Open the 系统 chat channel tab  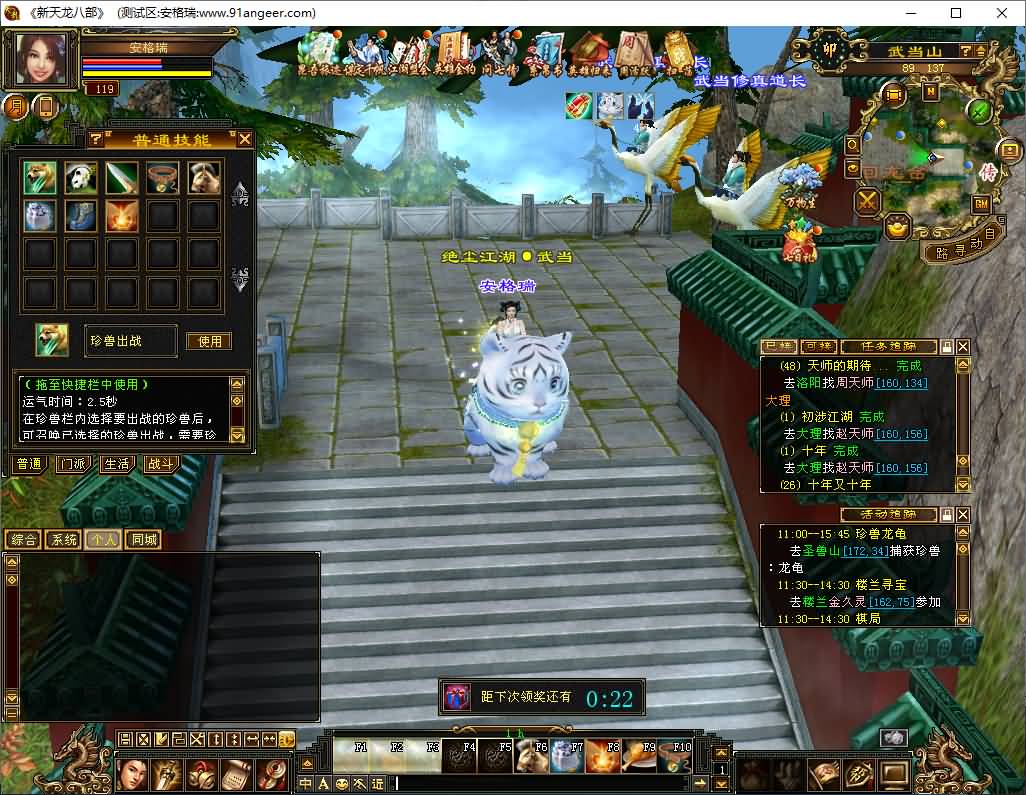(x=63, y=540)
